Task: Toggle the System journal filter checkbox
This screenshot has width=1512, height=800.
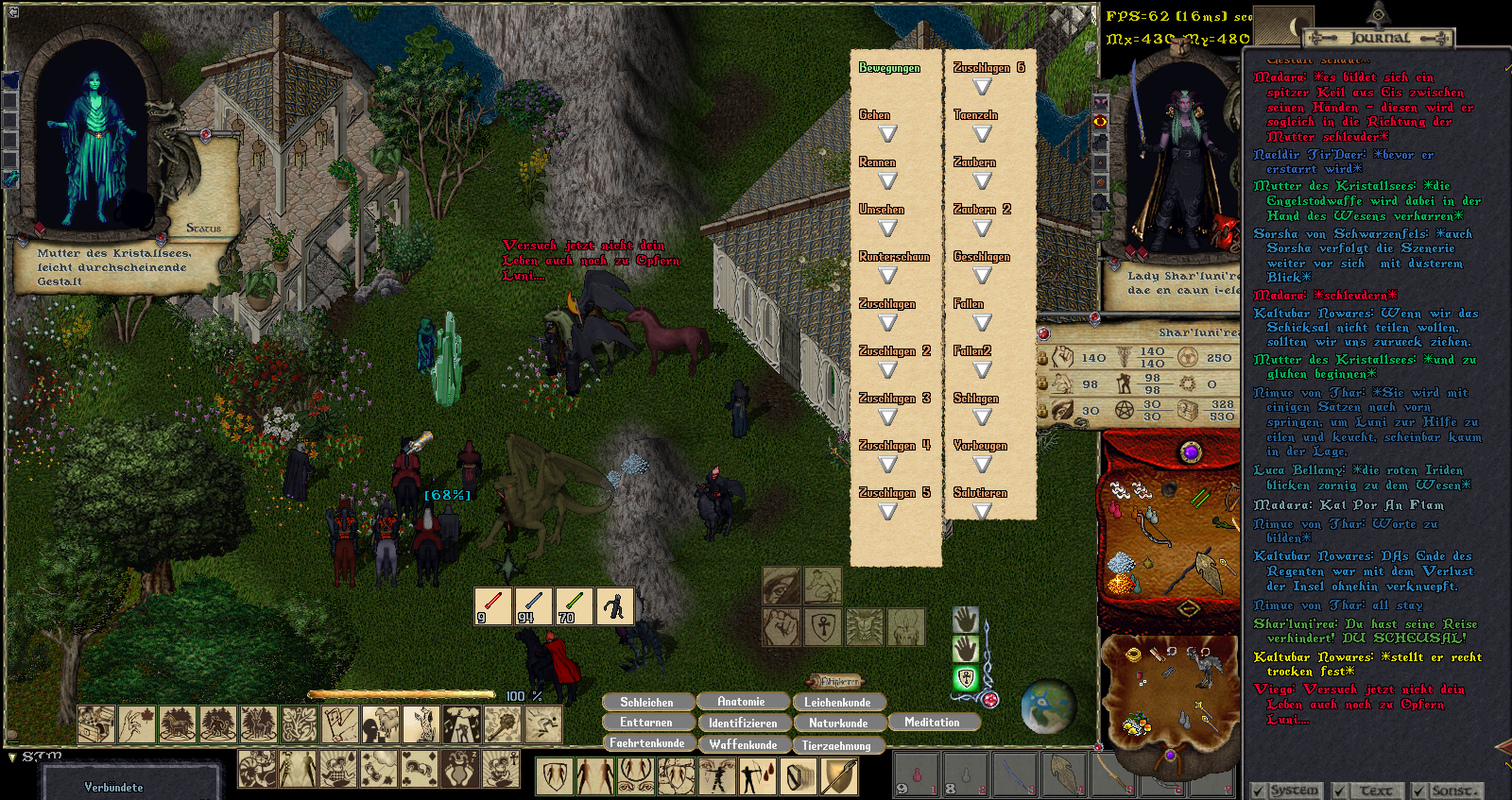Action: [x=1258, y=791]
